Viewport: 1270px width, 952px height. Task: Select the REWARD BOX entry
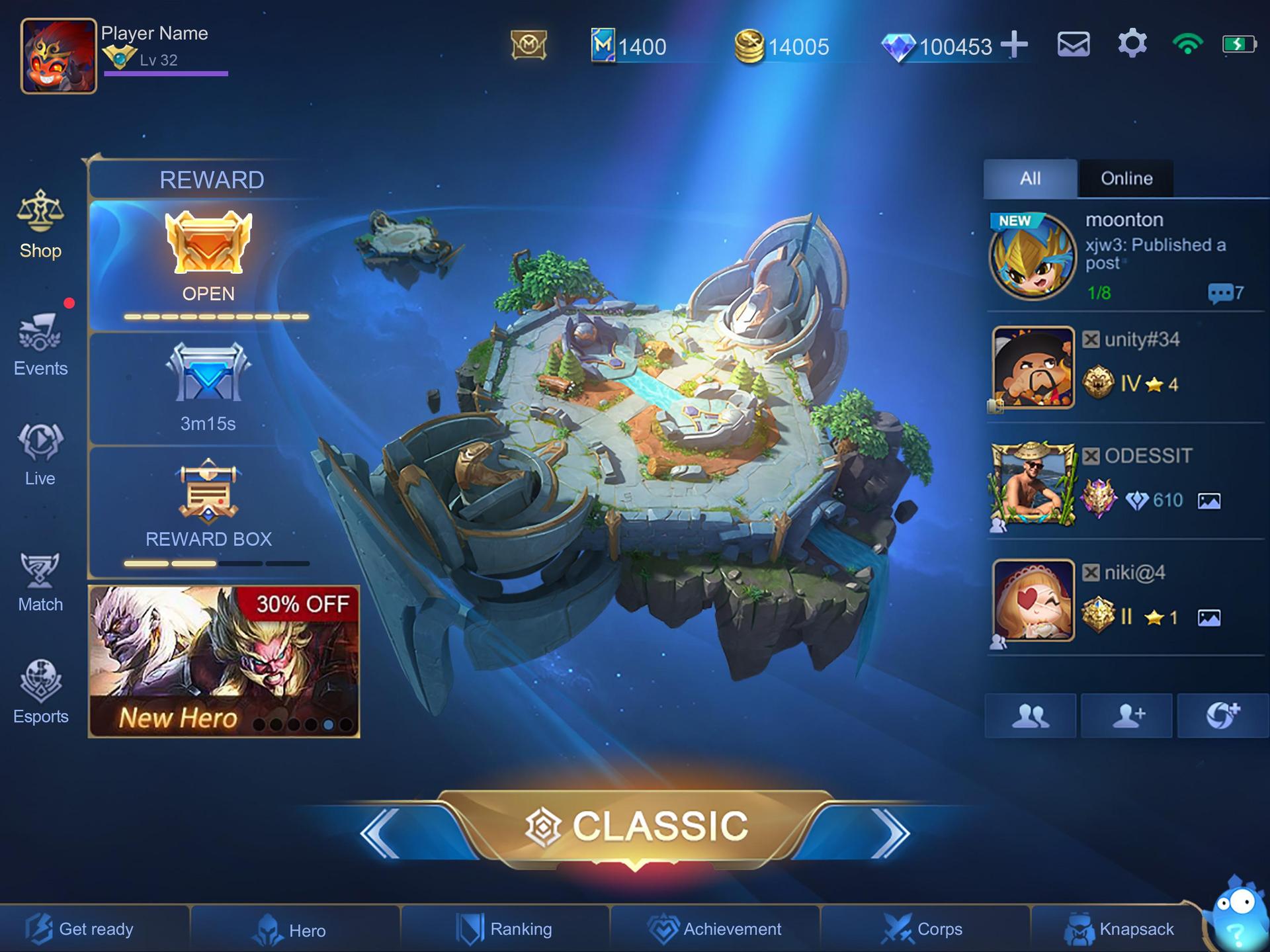pyautogui.click(x=208, y=506)
